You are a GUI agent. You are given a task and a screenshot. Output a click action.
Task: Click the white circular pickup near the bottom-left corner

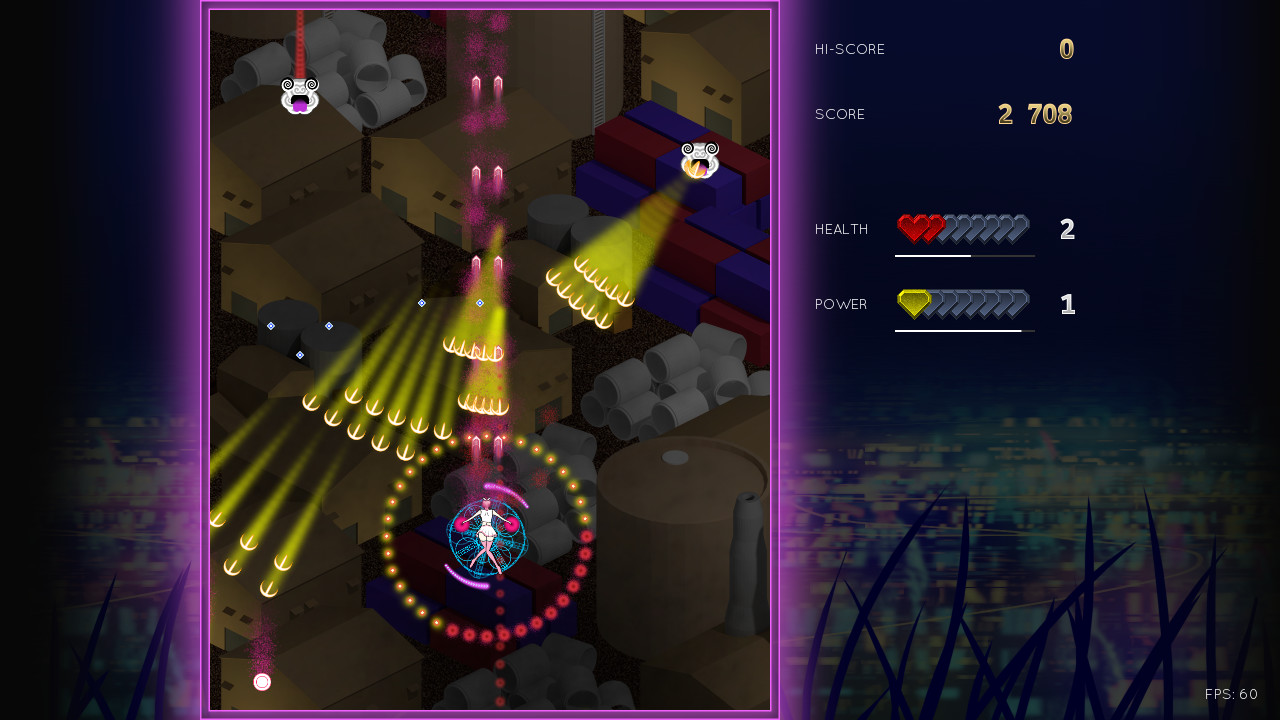coord(262,681)
